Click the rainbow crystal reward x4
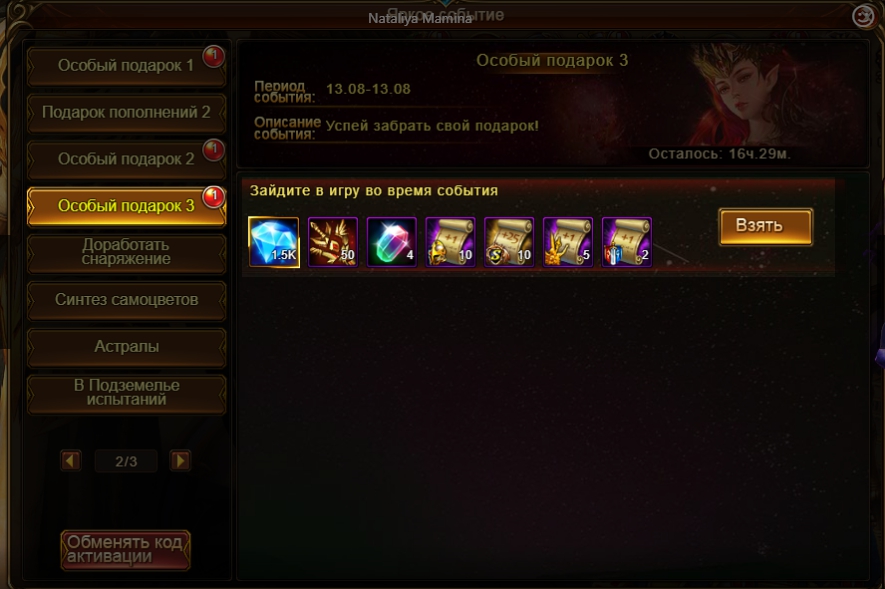 click(x=392, y=243)
